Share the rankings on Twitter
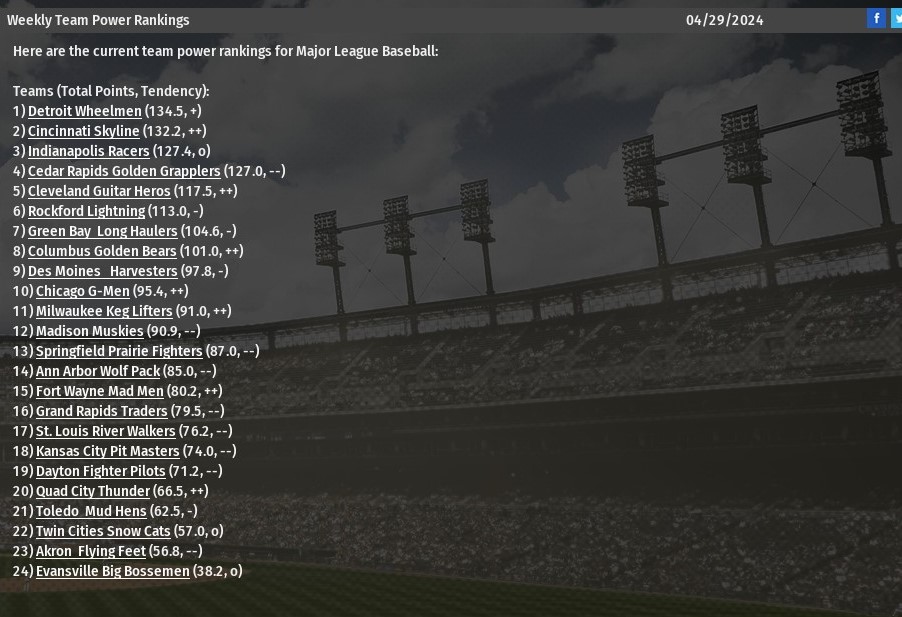Screen dimensions: 902x617 (896, 18)
